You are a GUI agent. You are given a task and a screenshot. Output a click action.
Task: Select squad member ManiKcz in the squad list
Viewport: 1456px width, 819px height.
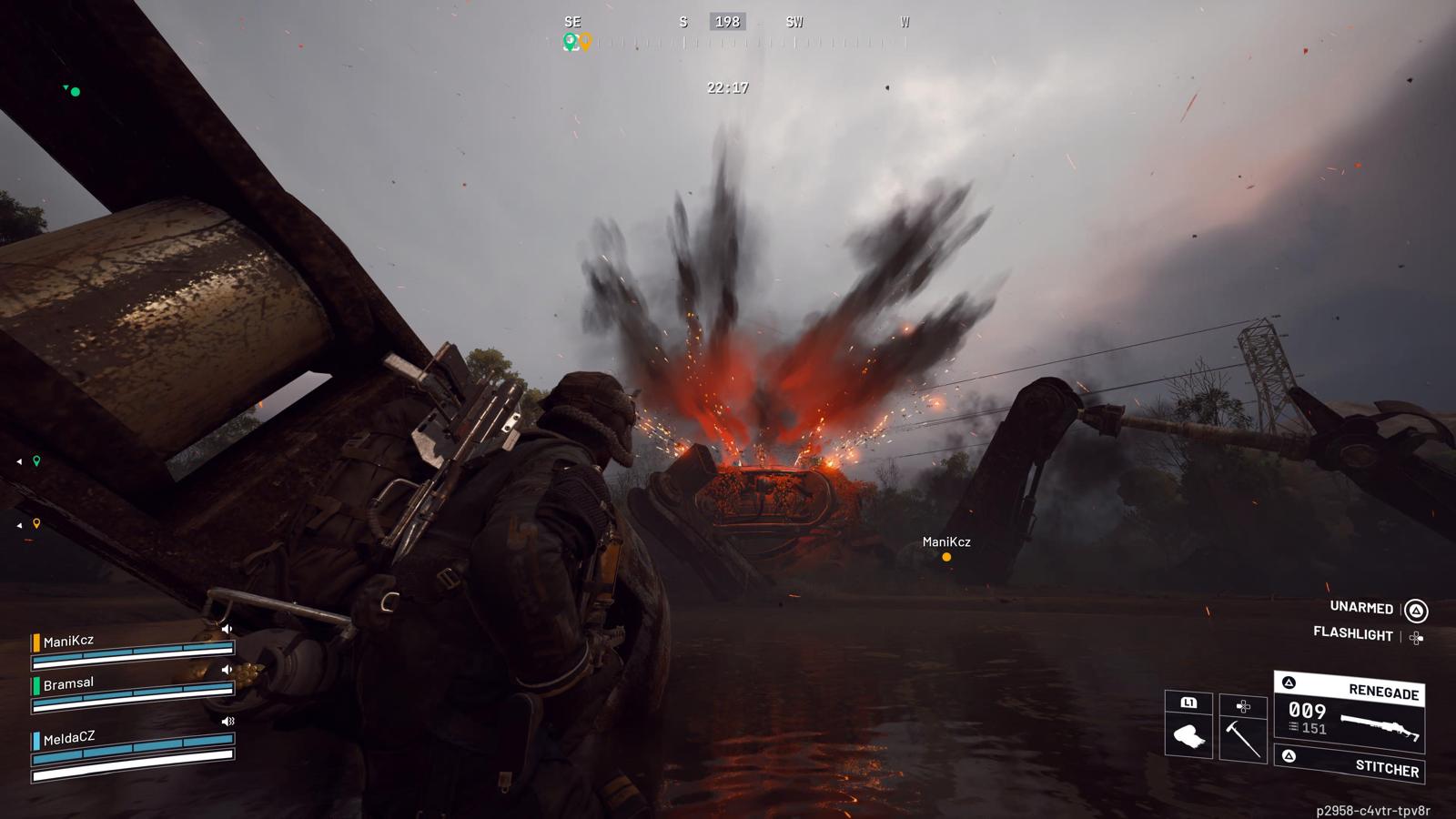point(69,642)
